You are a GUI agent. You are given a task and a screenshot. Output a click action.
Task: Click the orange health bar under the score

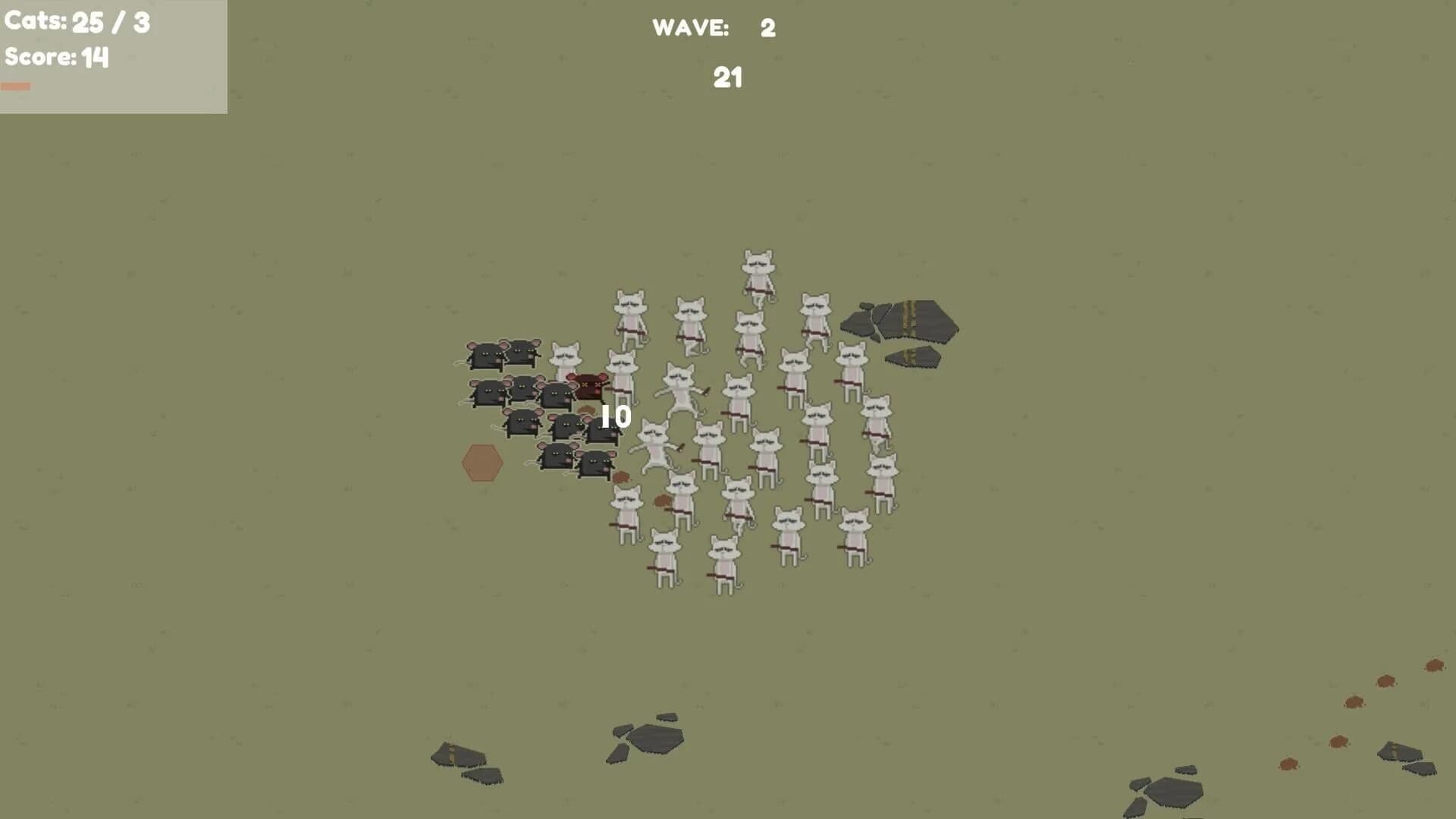point(17,86)
